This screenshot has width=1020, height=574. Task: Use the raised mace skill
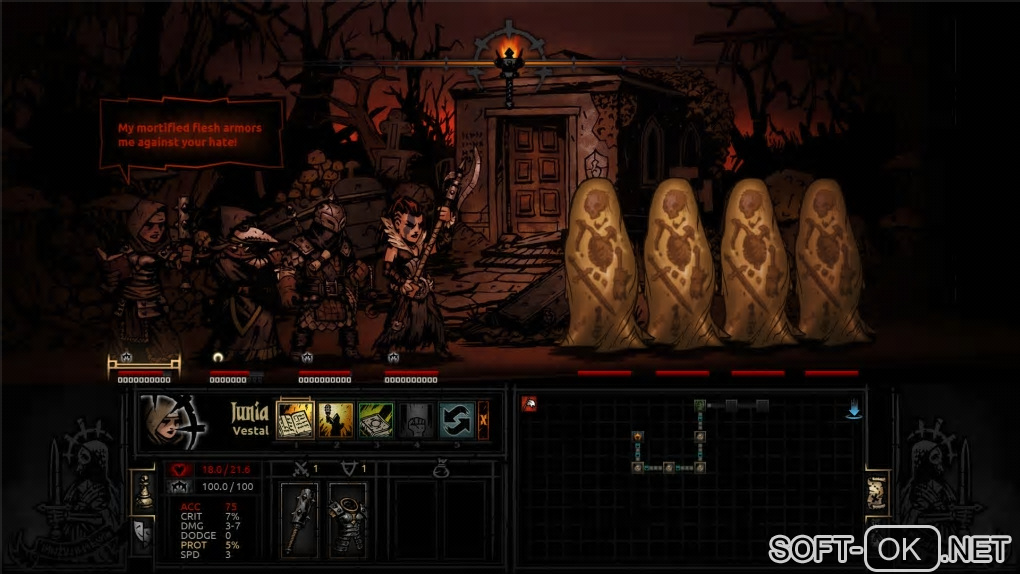point(336,419)
